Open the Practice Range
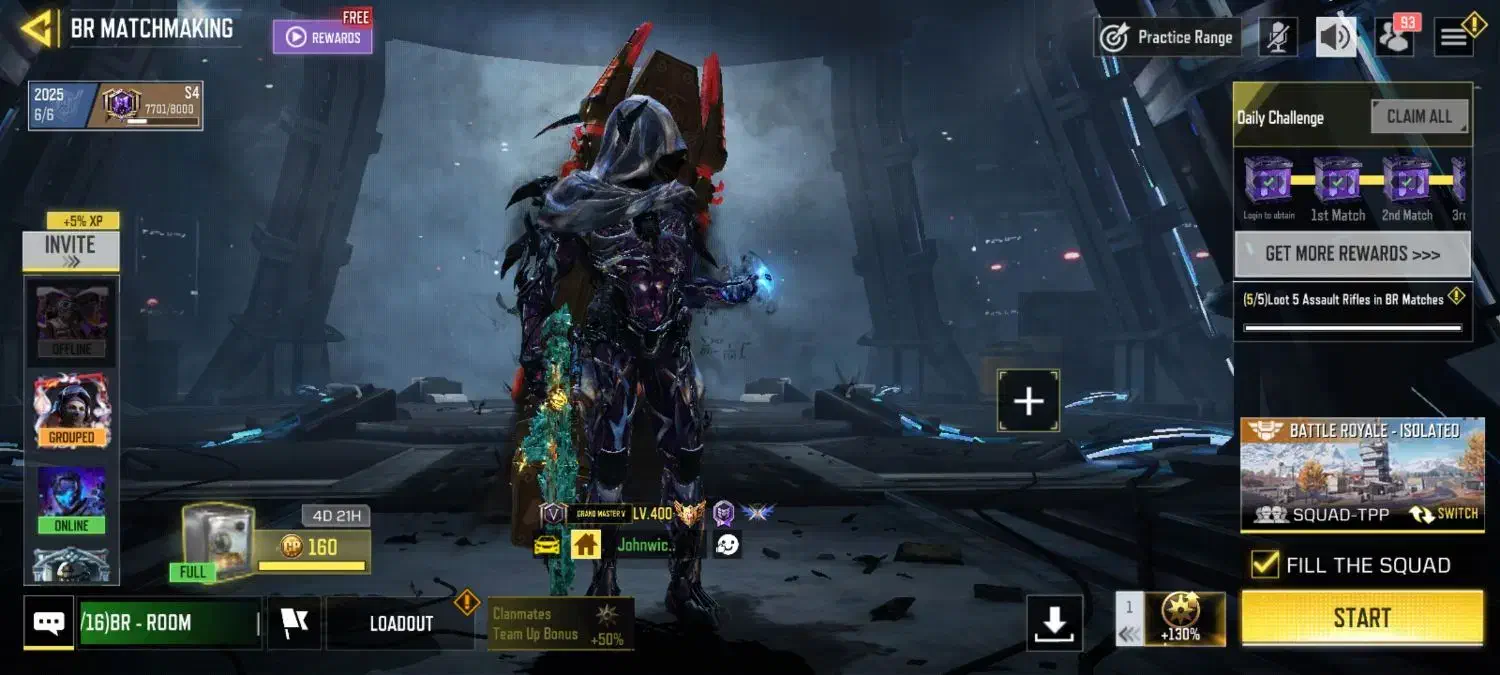This screenshot has height=675, width=1500. [x=1167, y=37]
